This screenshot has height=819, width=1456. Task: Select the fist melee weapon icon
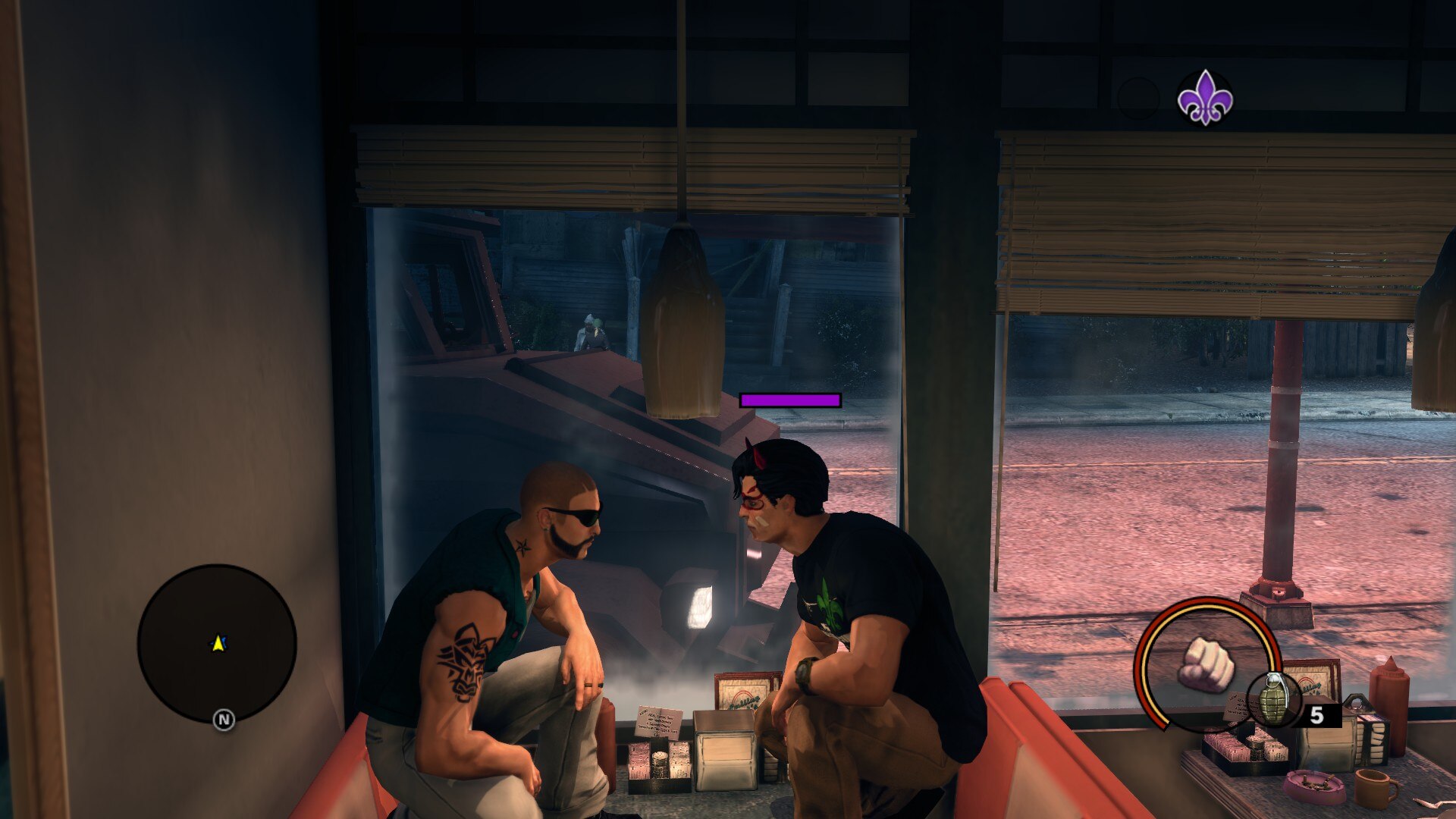(x=1206, y=664)
